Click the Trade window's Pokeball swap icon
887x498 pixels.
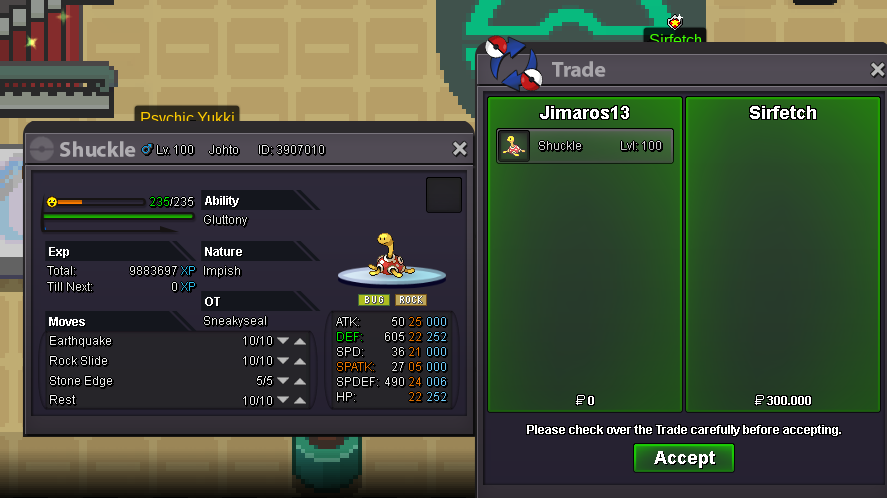point(514,66)
